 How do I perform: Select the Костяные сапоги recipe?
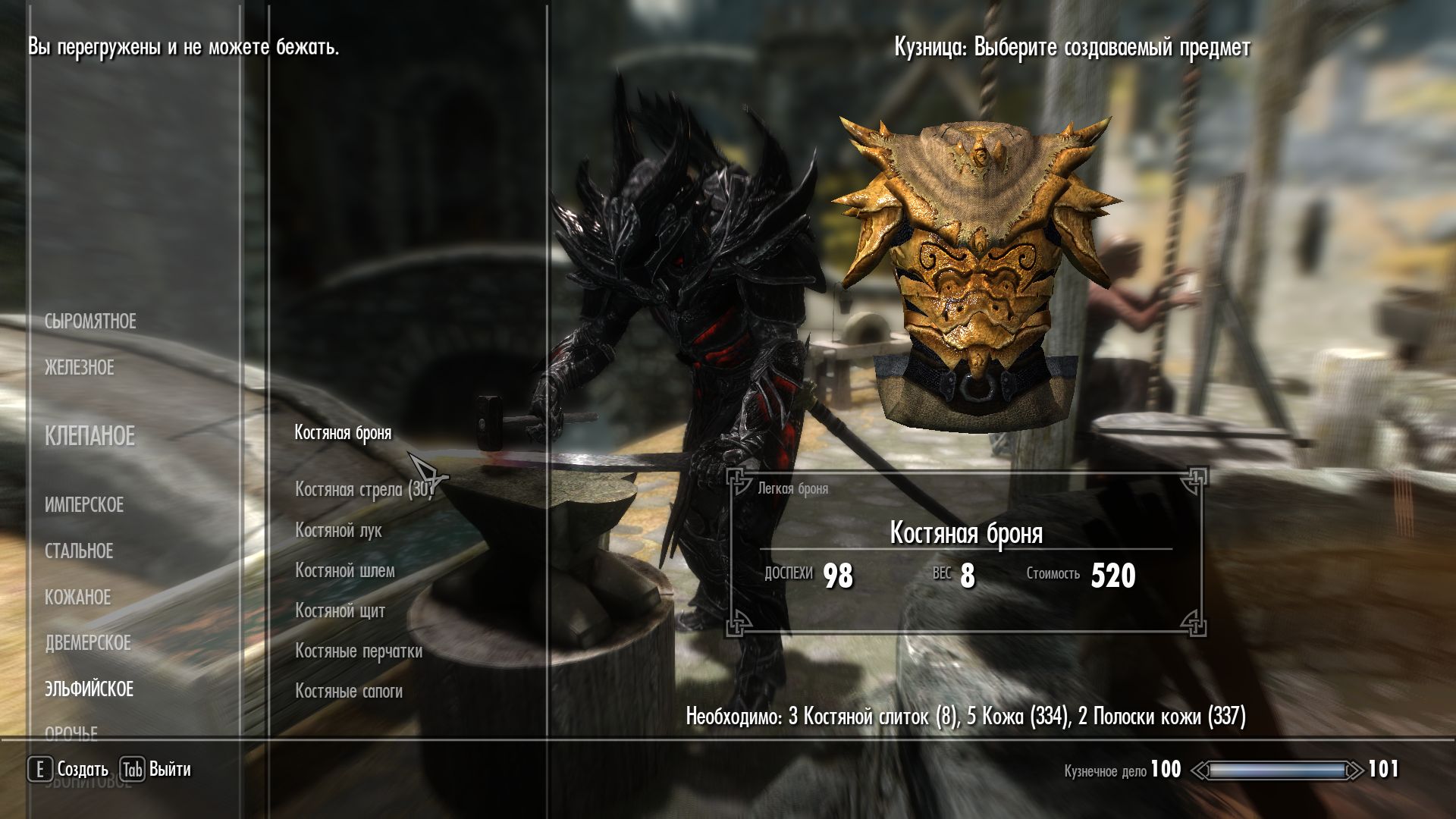point(349,691)
